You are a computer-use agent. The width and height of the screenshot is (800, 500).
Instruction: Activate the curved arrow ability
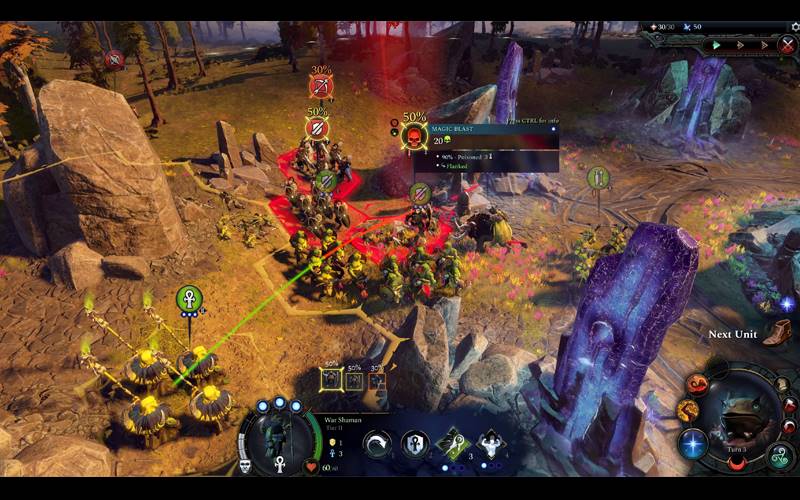[x=377, y=444]
